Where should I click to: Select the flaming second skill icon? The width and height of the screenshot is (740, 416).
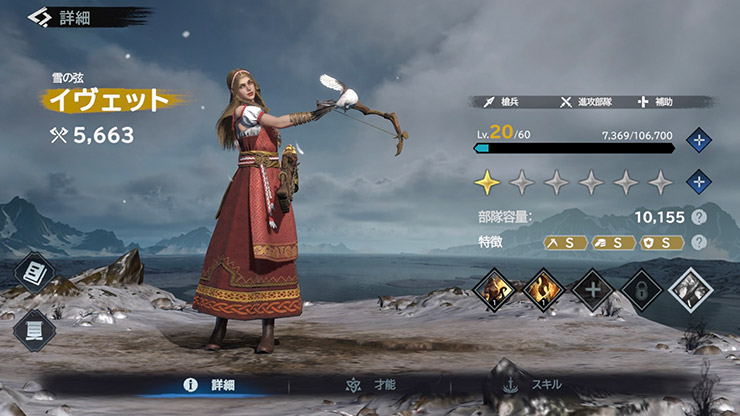pos(543,290)
